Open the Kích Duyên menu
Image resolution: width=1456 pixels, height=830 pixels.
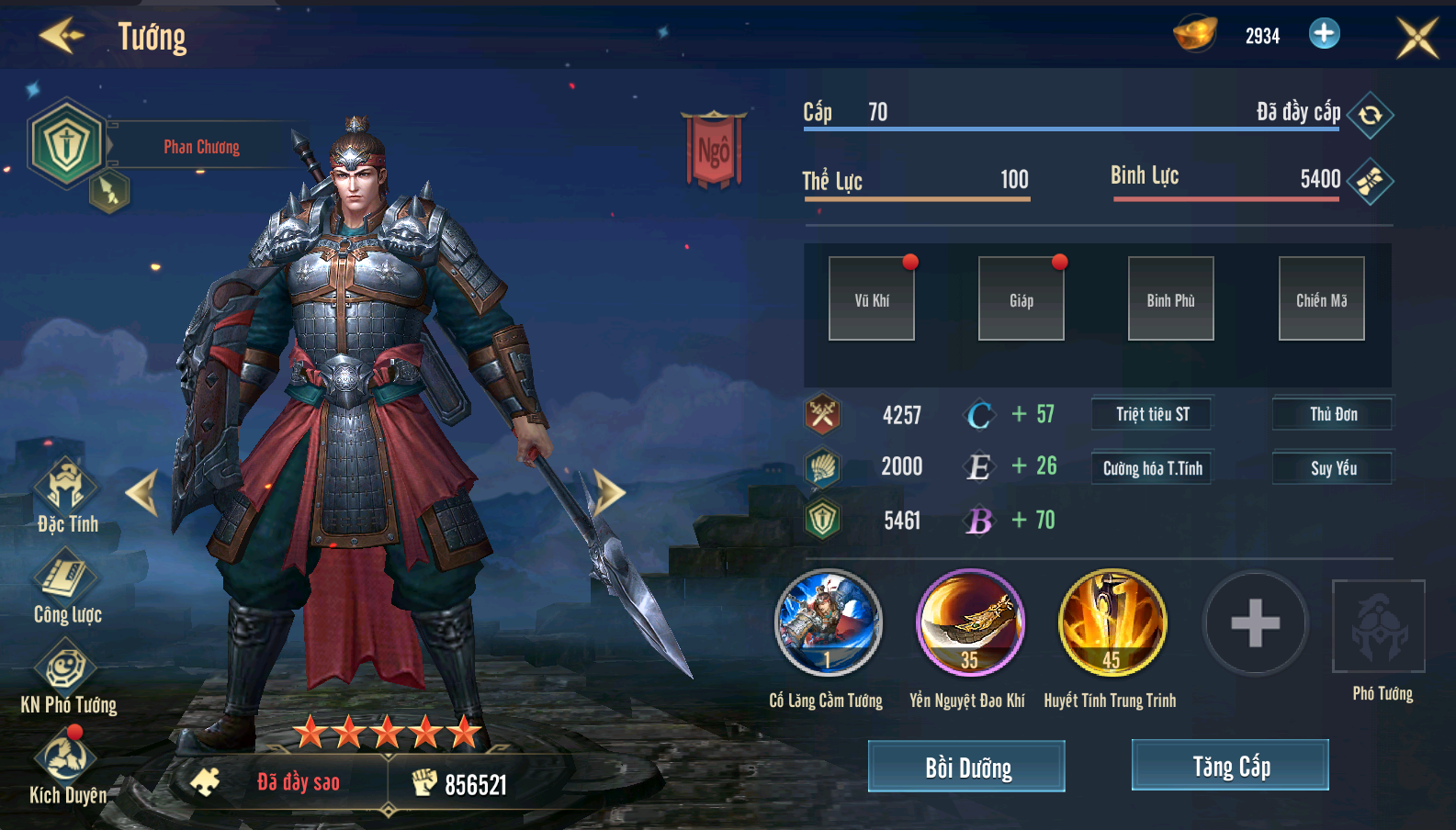(x=66, y=762)
